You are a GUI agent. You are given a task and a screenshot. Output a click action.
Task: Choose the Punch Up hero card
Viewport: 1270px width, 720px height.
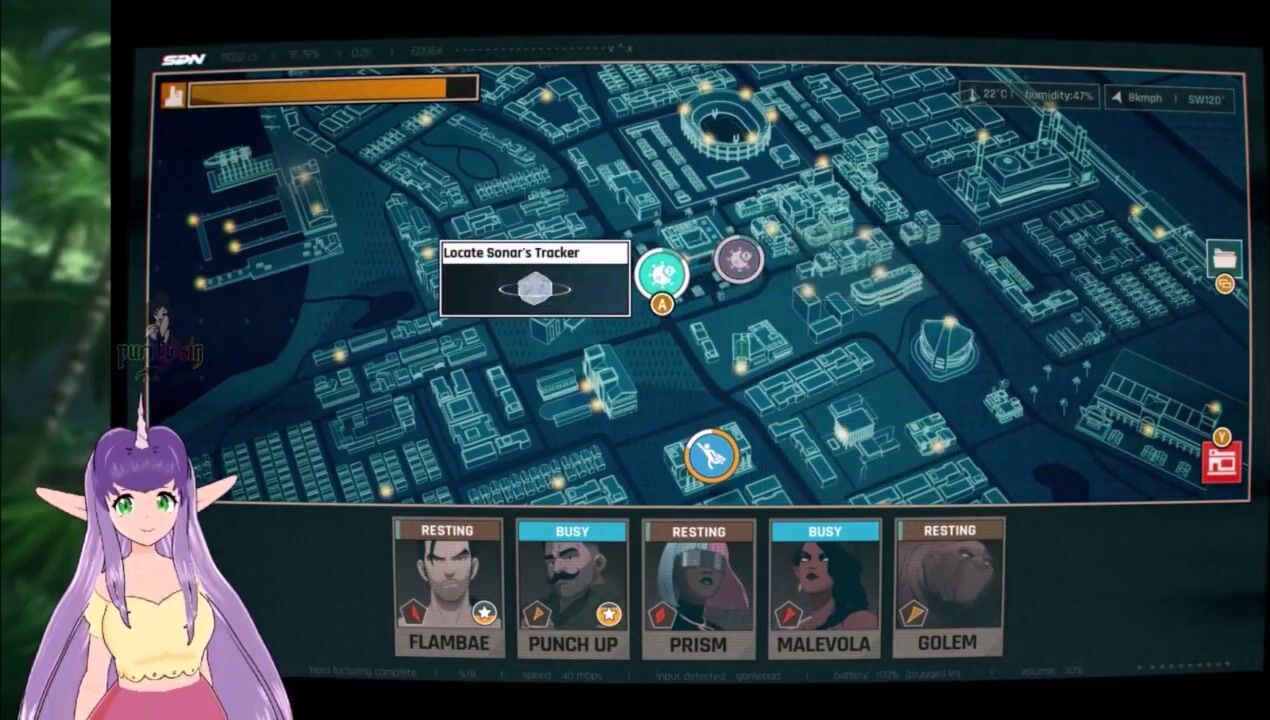[x=572, y=588]
